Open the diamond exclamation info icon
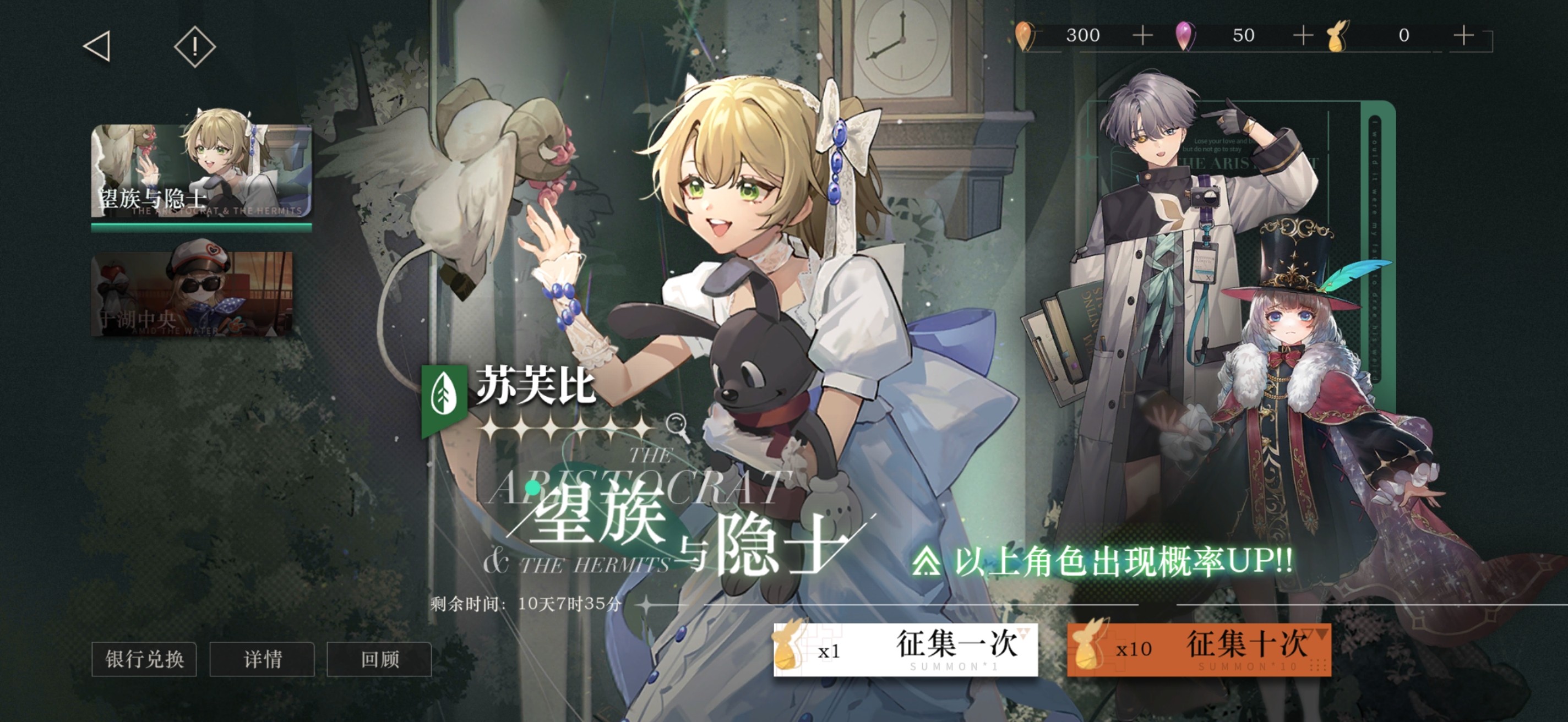The height and width of the screenshot is (722, 1568). point(195,46)
